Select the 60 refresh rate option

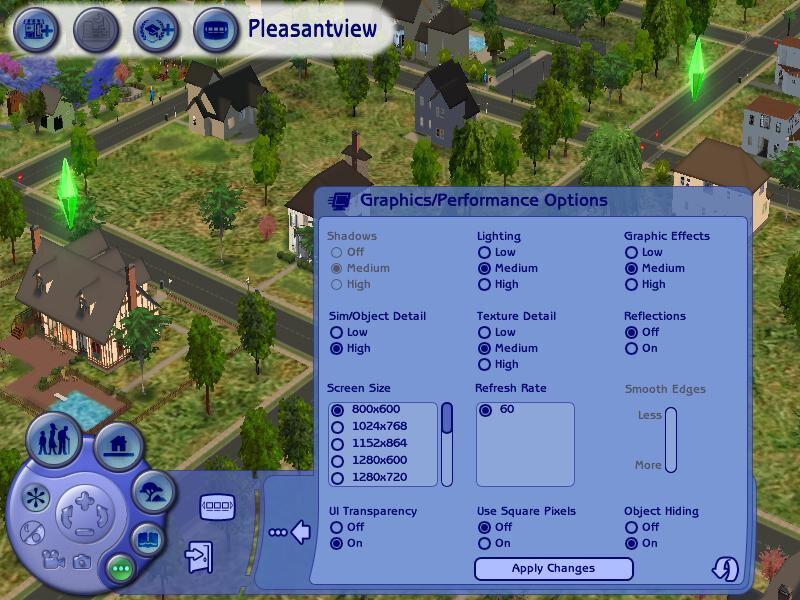[x=485, y=409]
